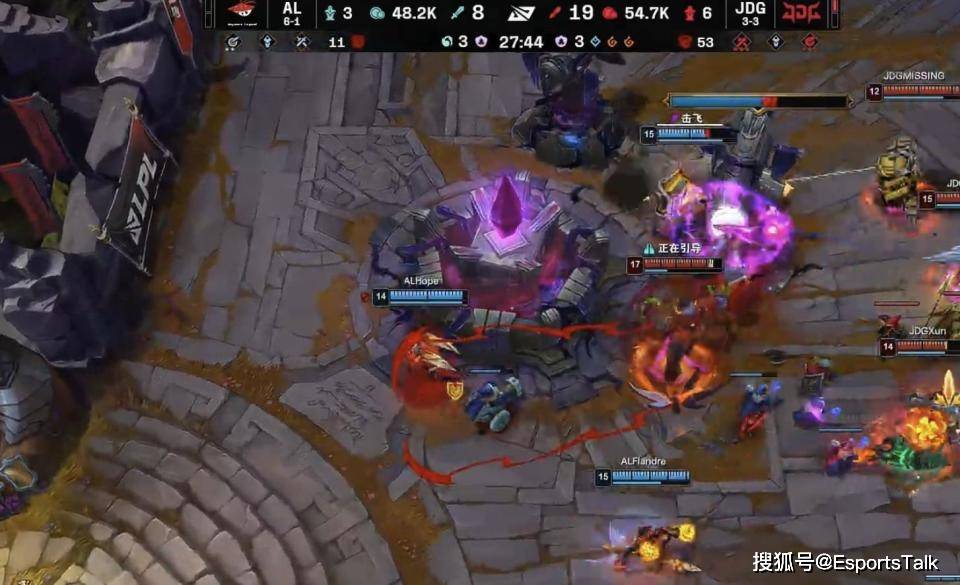Click the LPL league emblem between the kill scores

click(521, 13)
